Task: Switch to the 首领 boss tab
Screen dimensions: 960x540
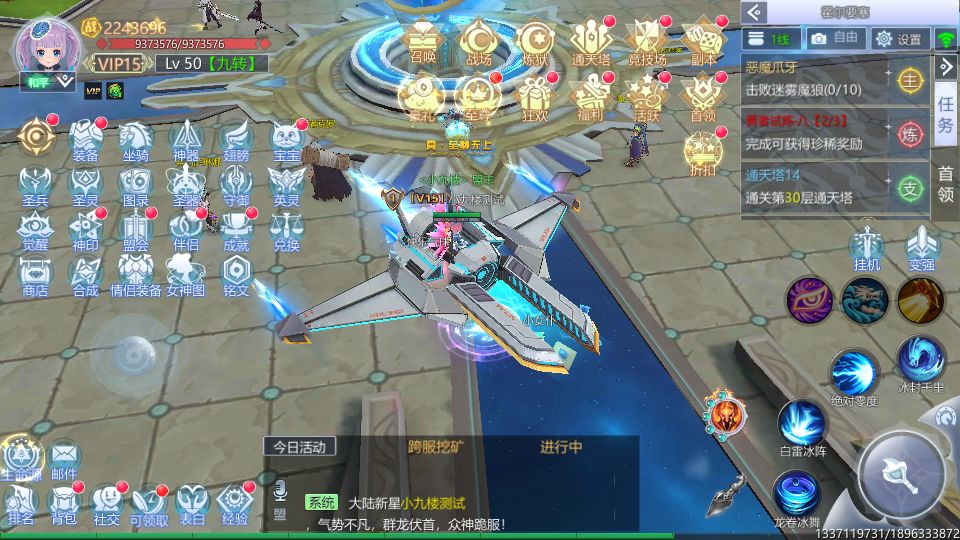Action: 945,186
